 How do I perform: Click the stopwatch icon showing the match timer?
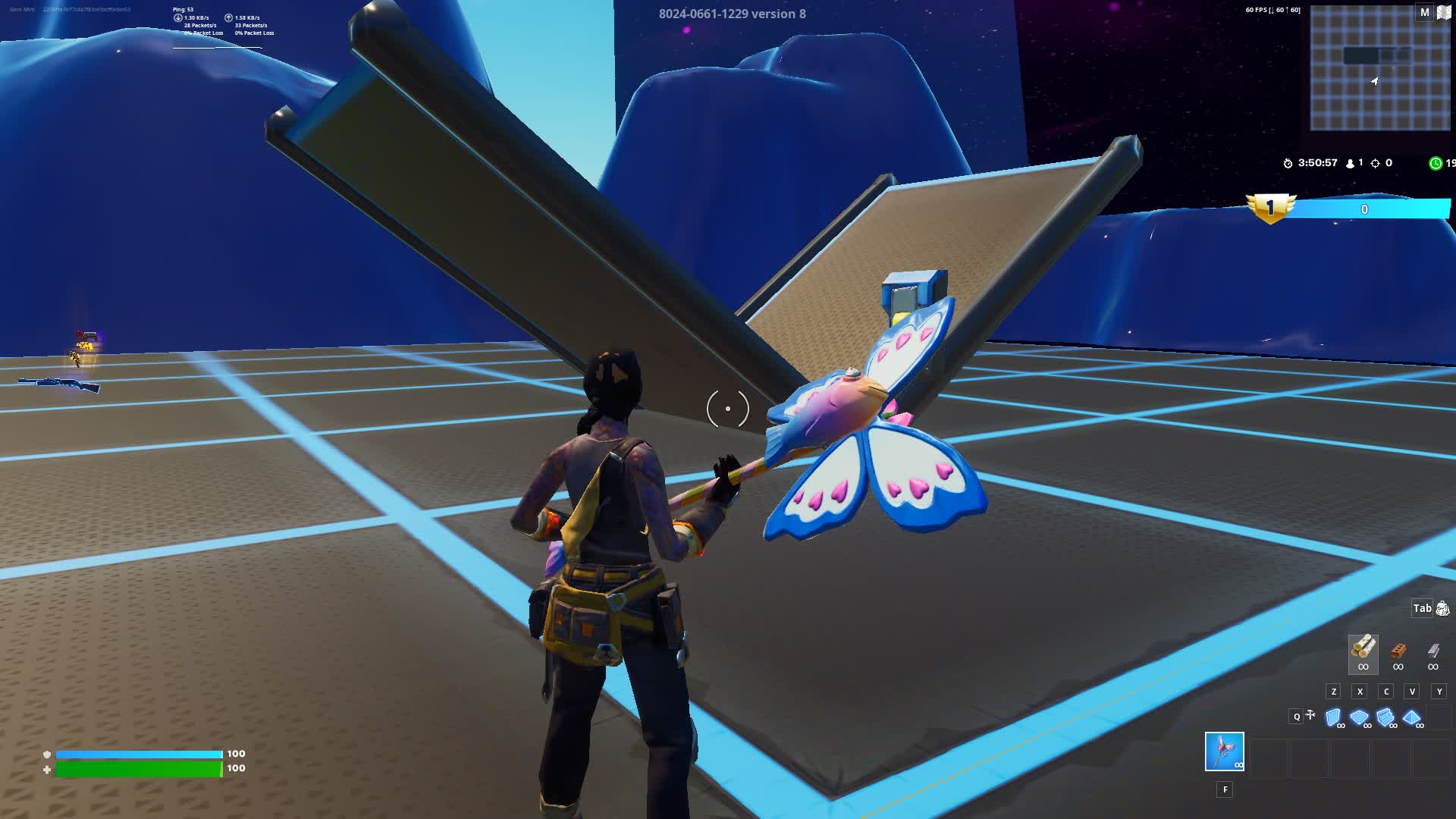(1288, 164)
